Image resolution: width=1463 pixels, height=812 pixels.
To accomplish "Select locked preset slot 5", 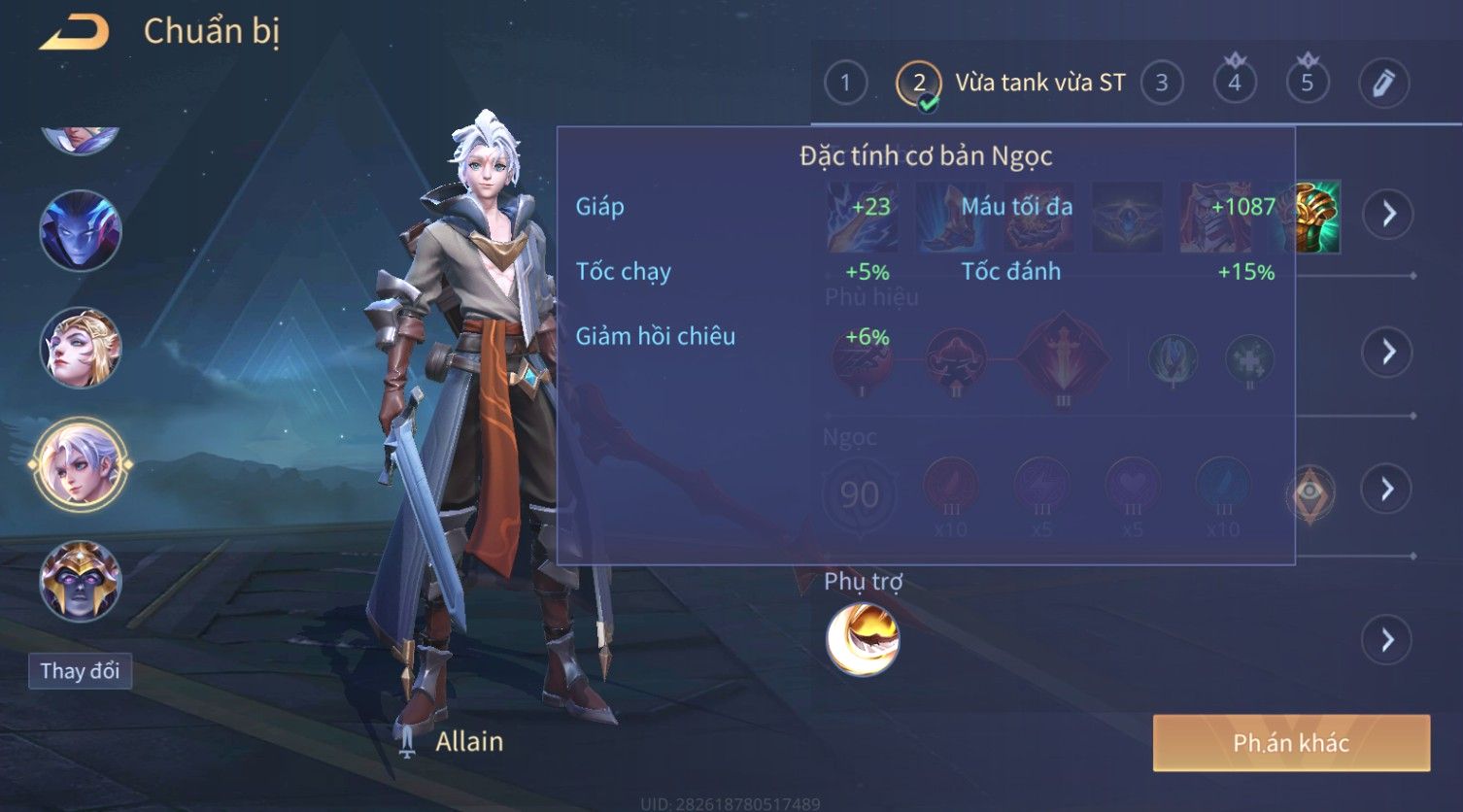I will 1307,83.
